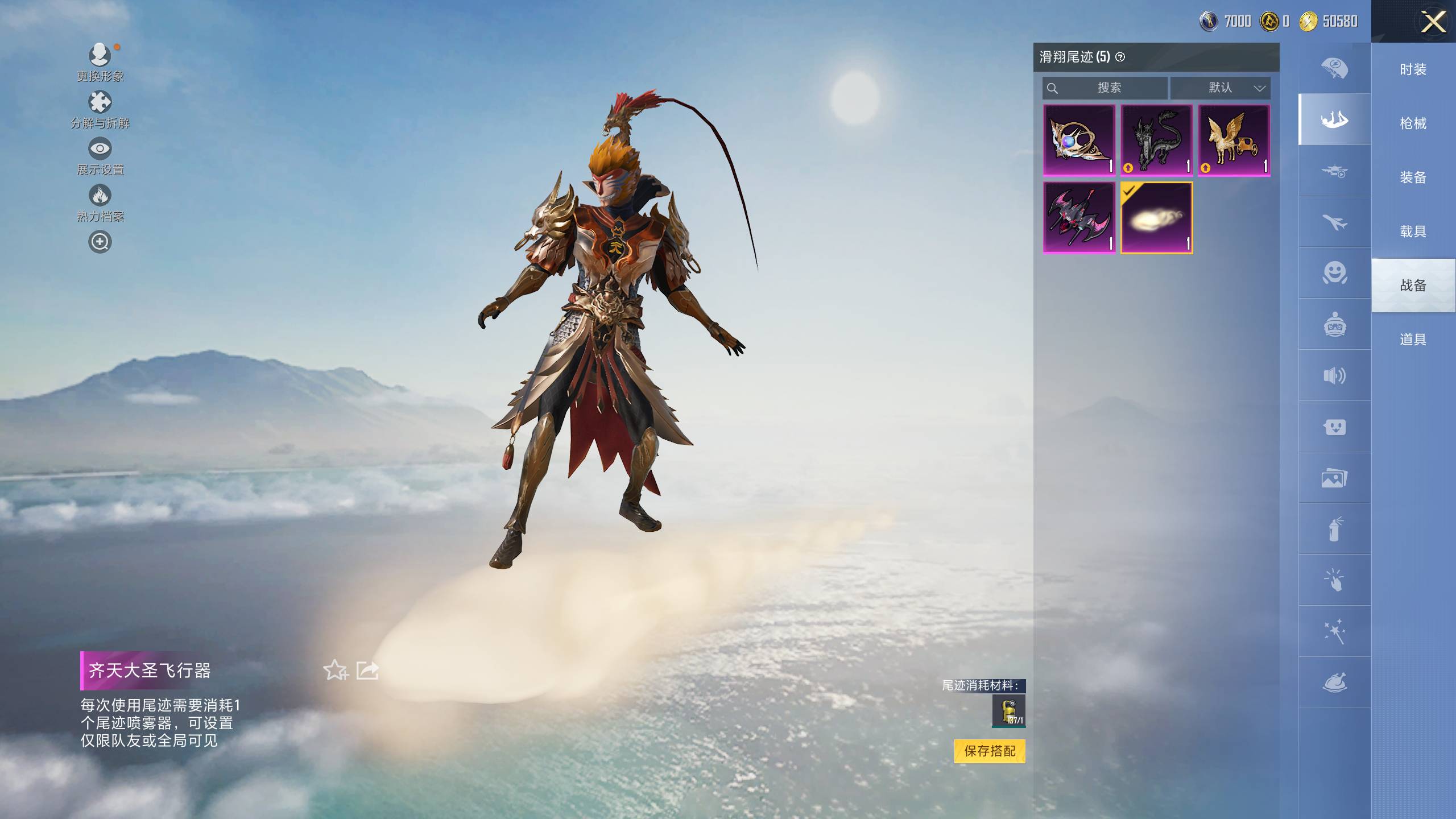The image size is (1456, 819).
Task: Open 分解与拆解 puzzle icon
Action: click(x=100, y=103)
